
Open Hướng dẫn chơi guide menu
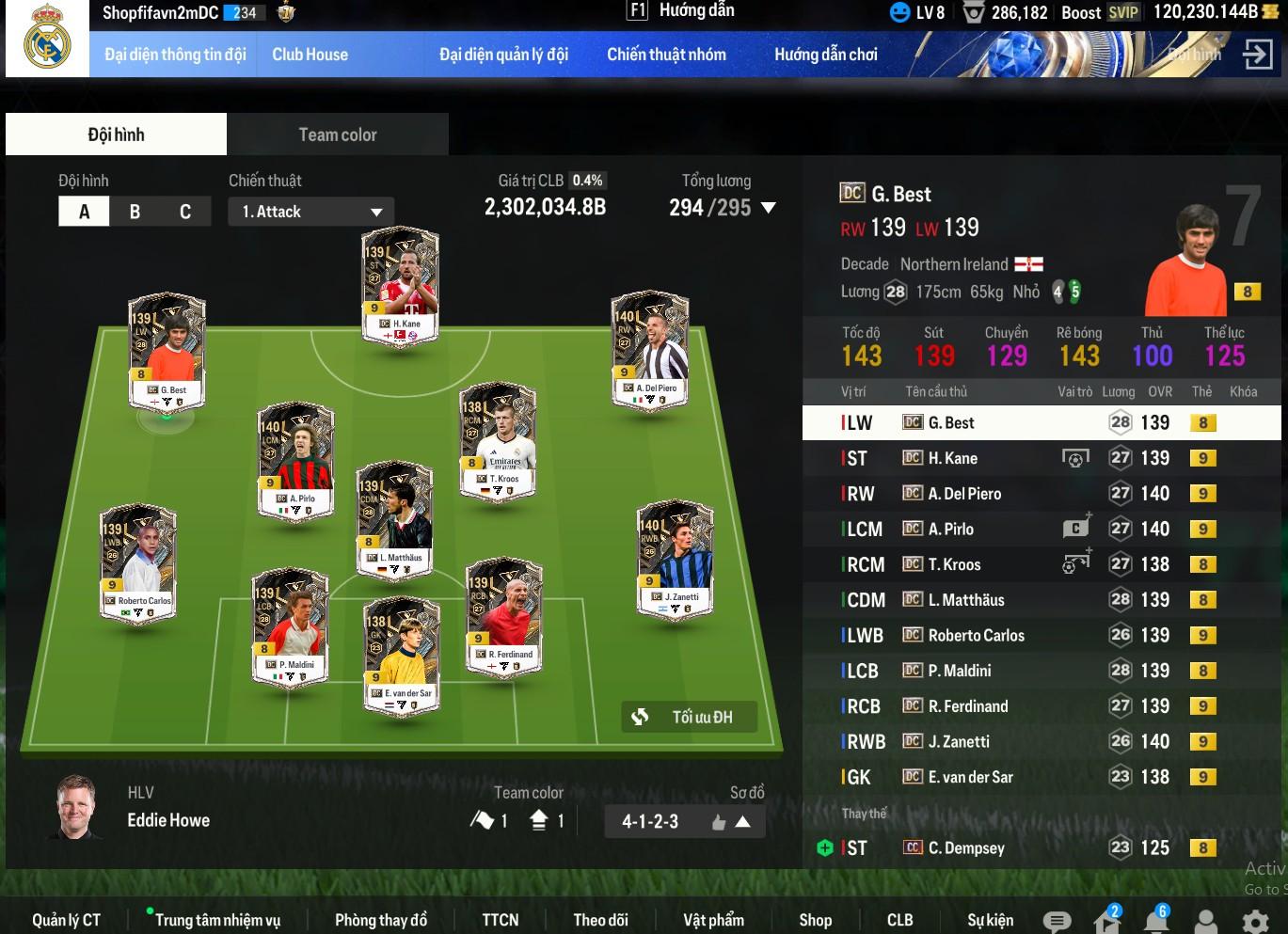pyautogui.click(x=825, y=55)
